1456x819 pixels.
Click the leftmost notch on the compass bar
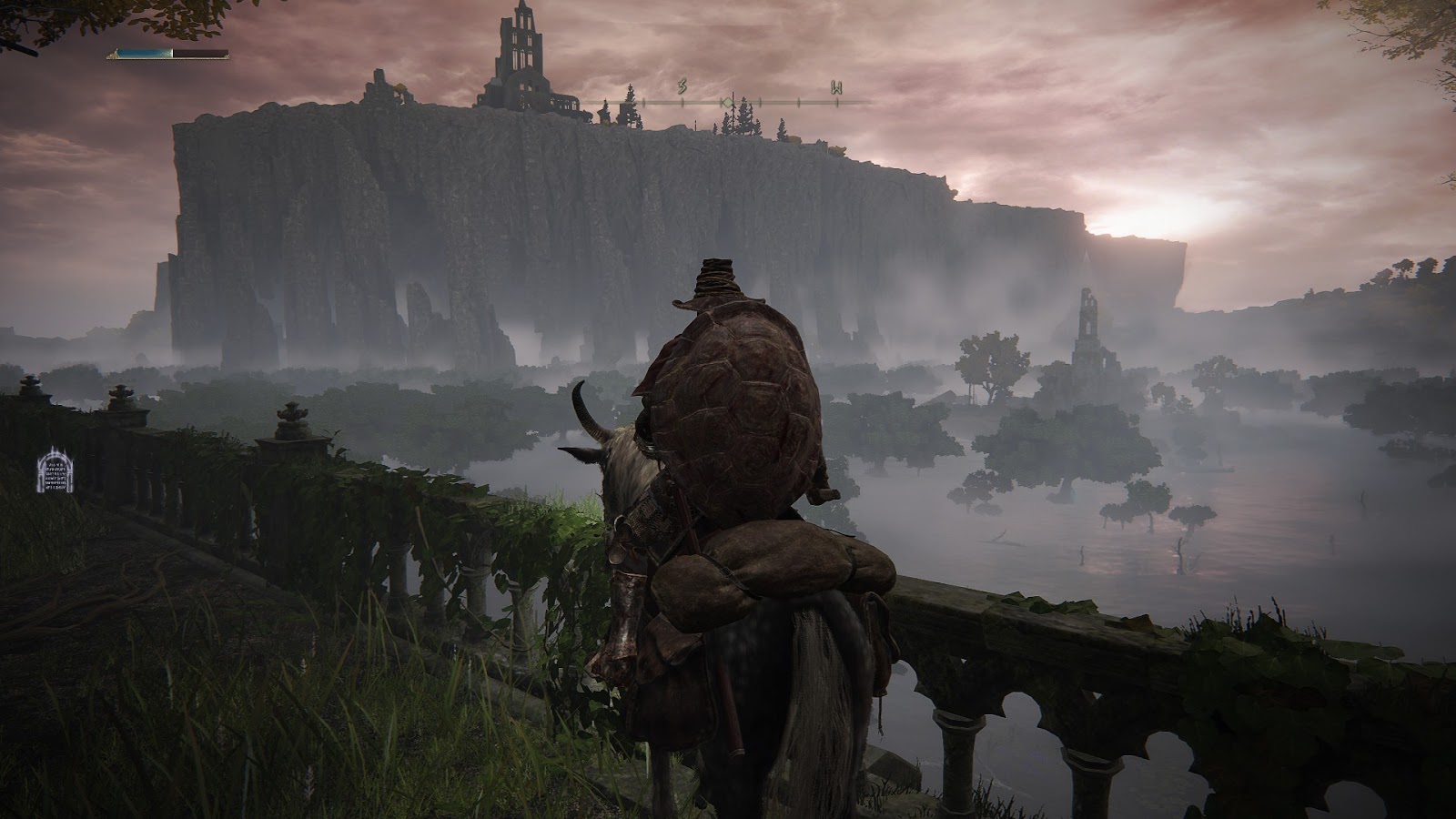coord(643,102)
